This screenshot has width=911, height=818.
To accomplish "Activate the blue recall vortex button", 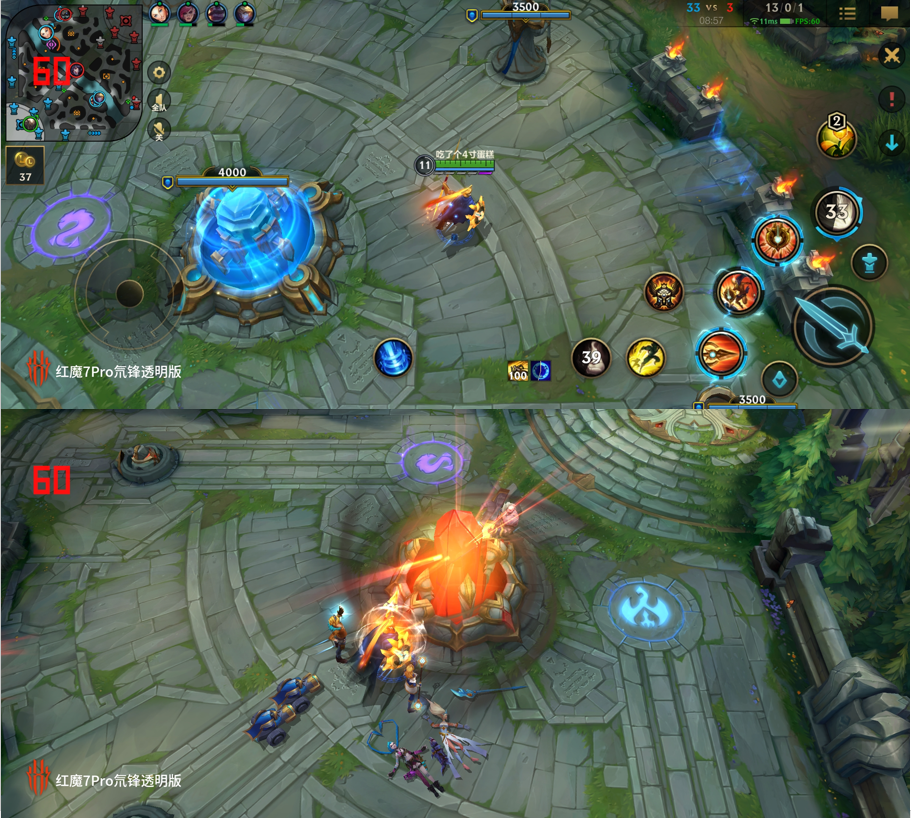I will (393, 357).
